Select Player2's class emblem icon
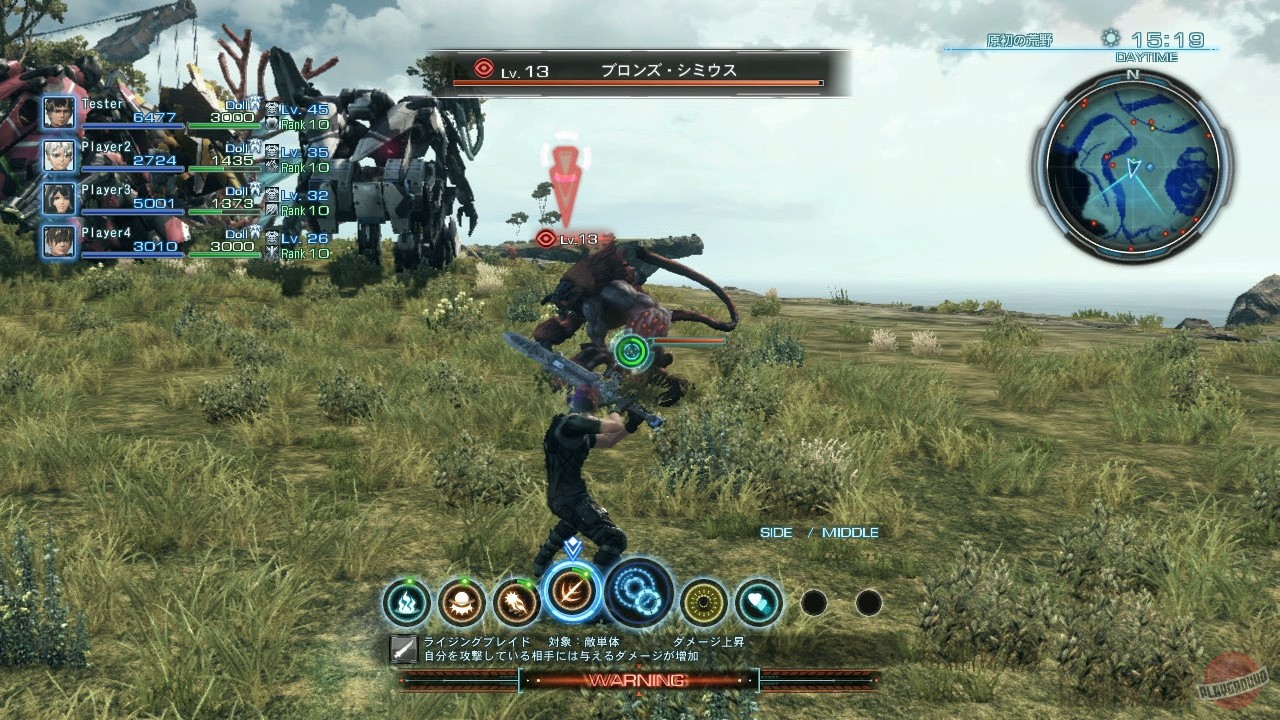Image resolution: width=1280 pixels, height=720 pixels. click(x=270, y=152)
